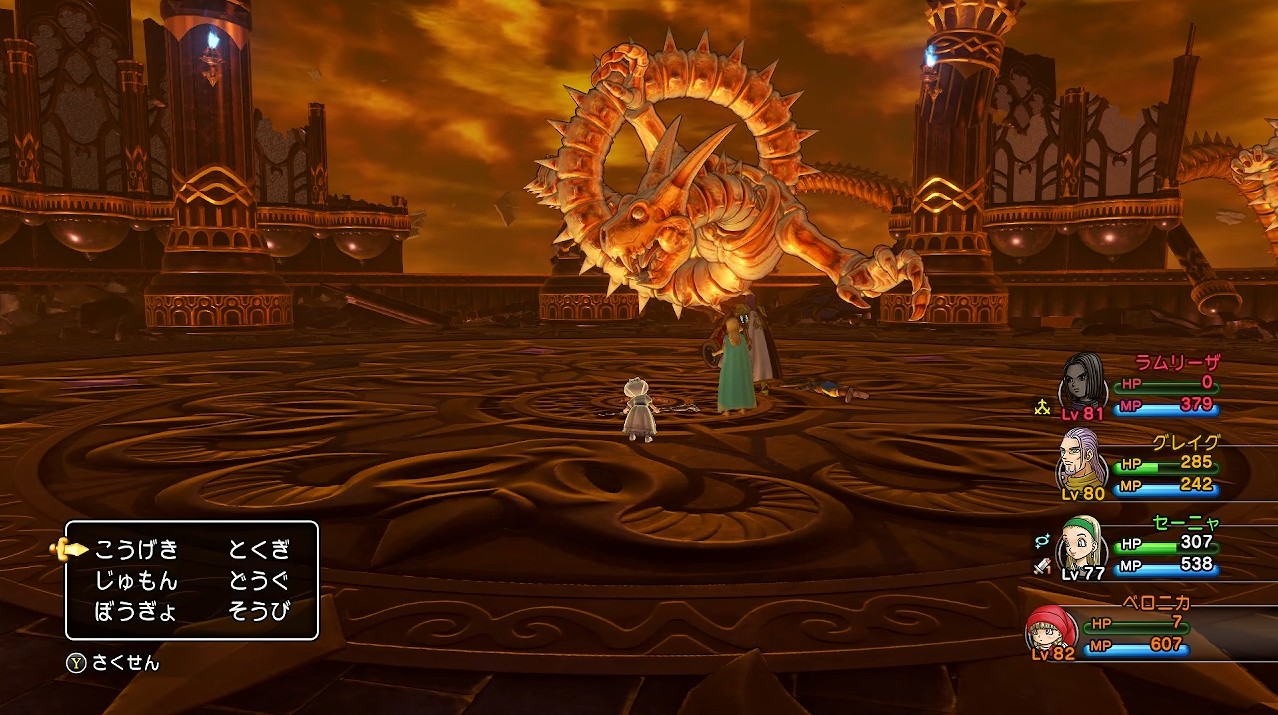This screenshot has width=1278, height=715.
Task: Select ベロニカ's red-hooded portrait
Action: [x=1052, y=628]
